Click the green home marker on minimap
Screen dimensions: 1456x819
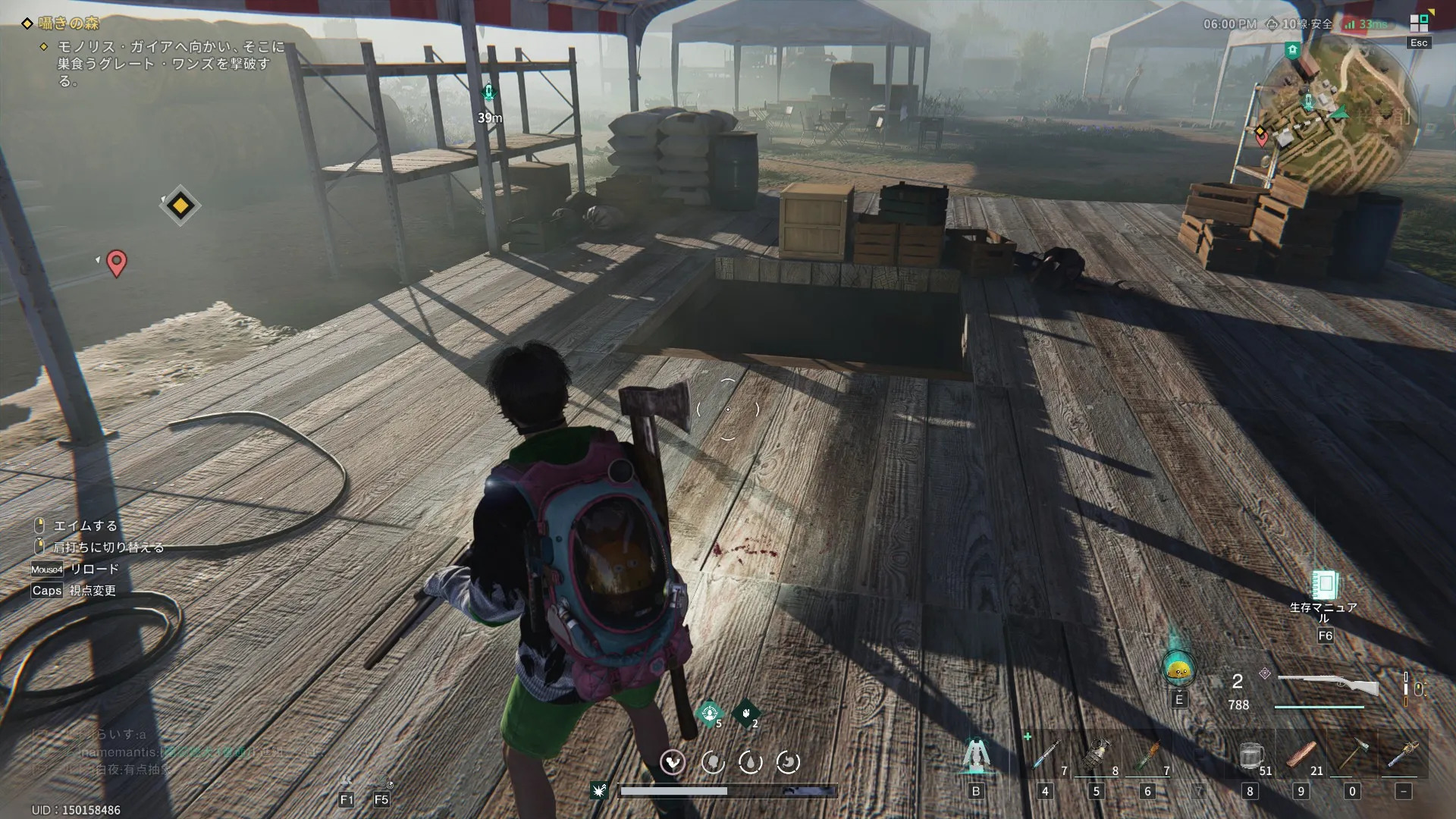pyautogui.click(x=1292, y=50)
